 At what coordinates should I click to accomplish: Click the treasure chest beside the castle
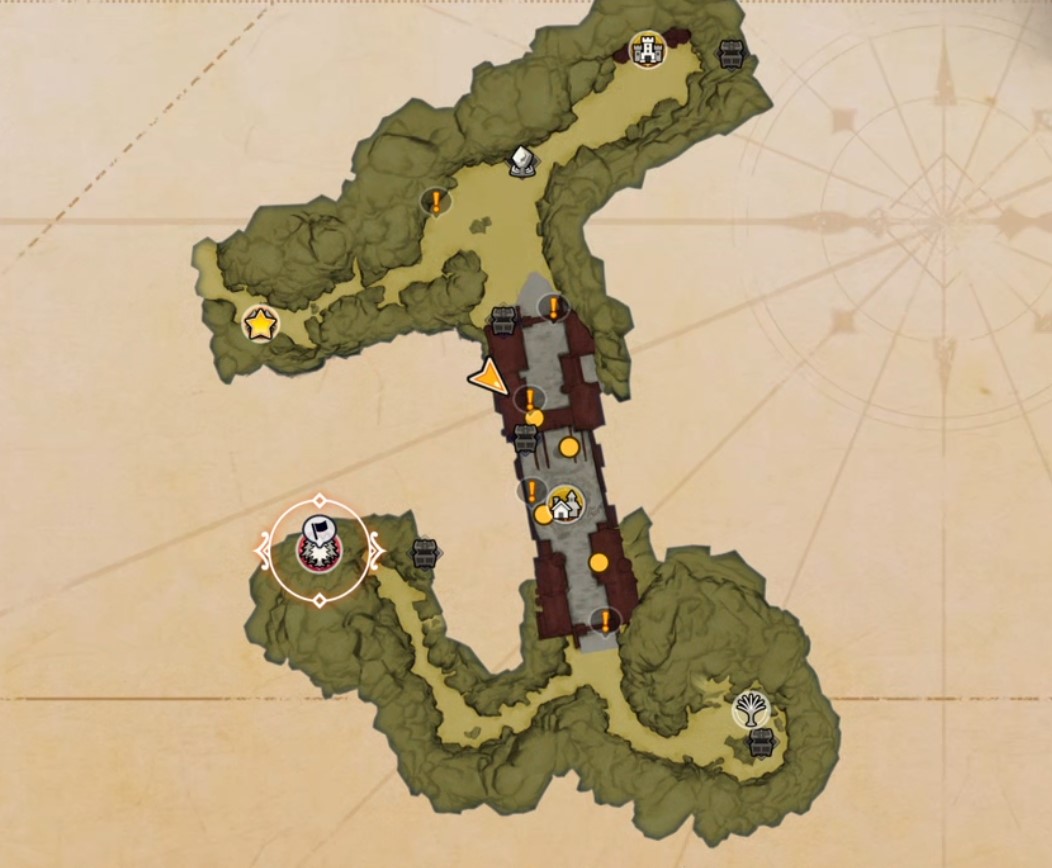click(x=733, y=55)
